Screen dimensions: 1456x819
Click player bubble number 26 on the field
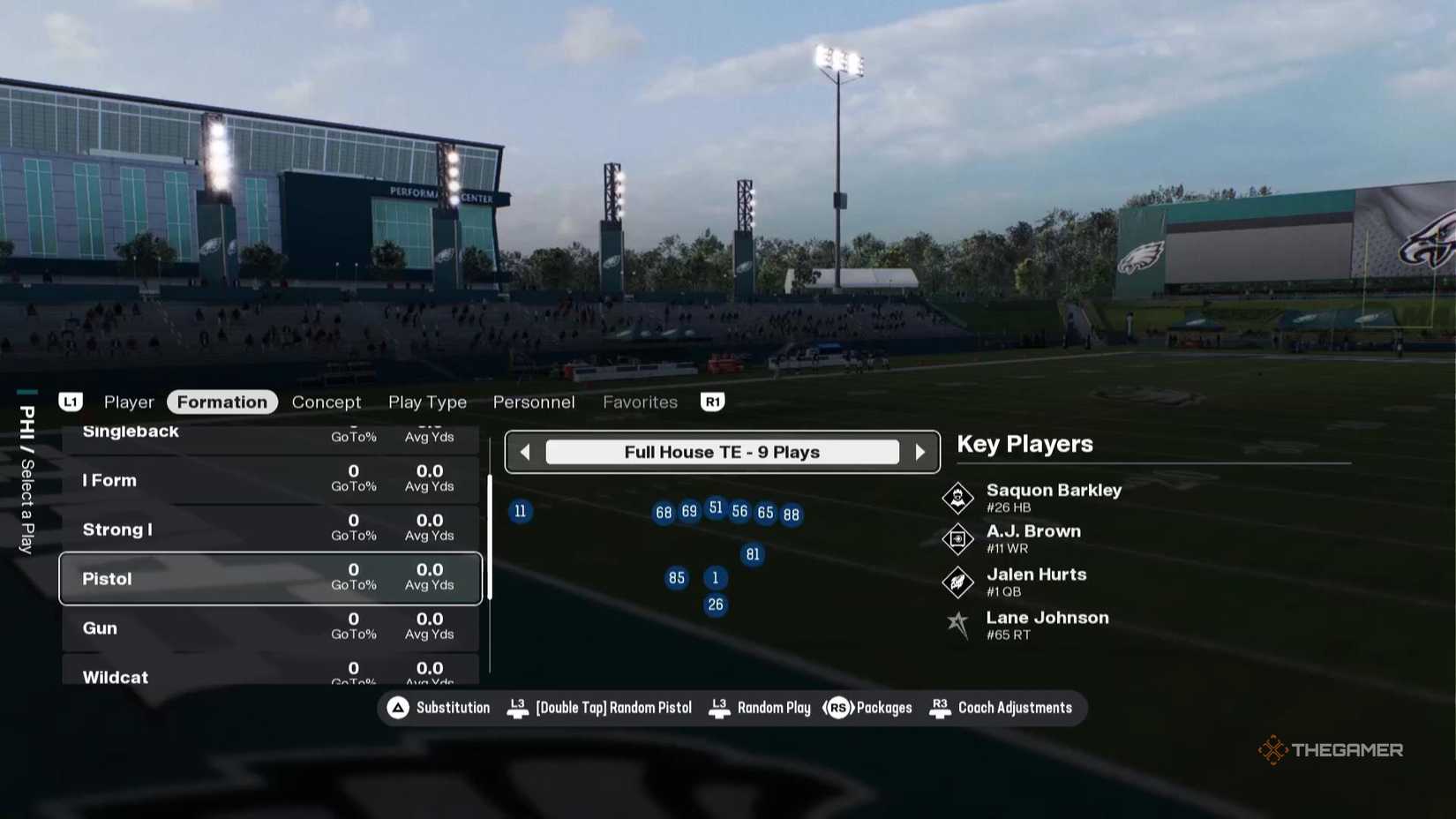[x=716, y=605]
